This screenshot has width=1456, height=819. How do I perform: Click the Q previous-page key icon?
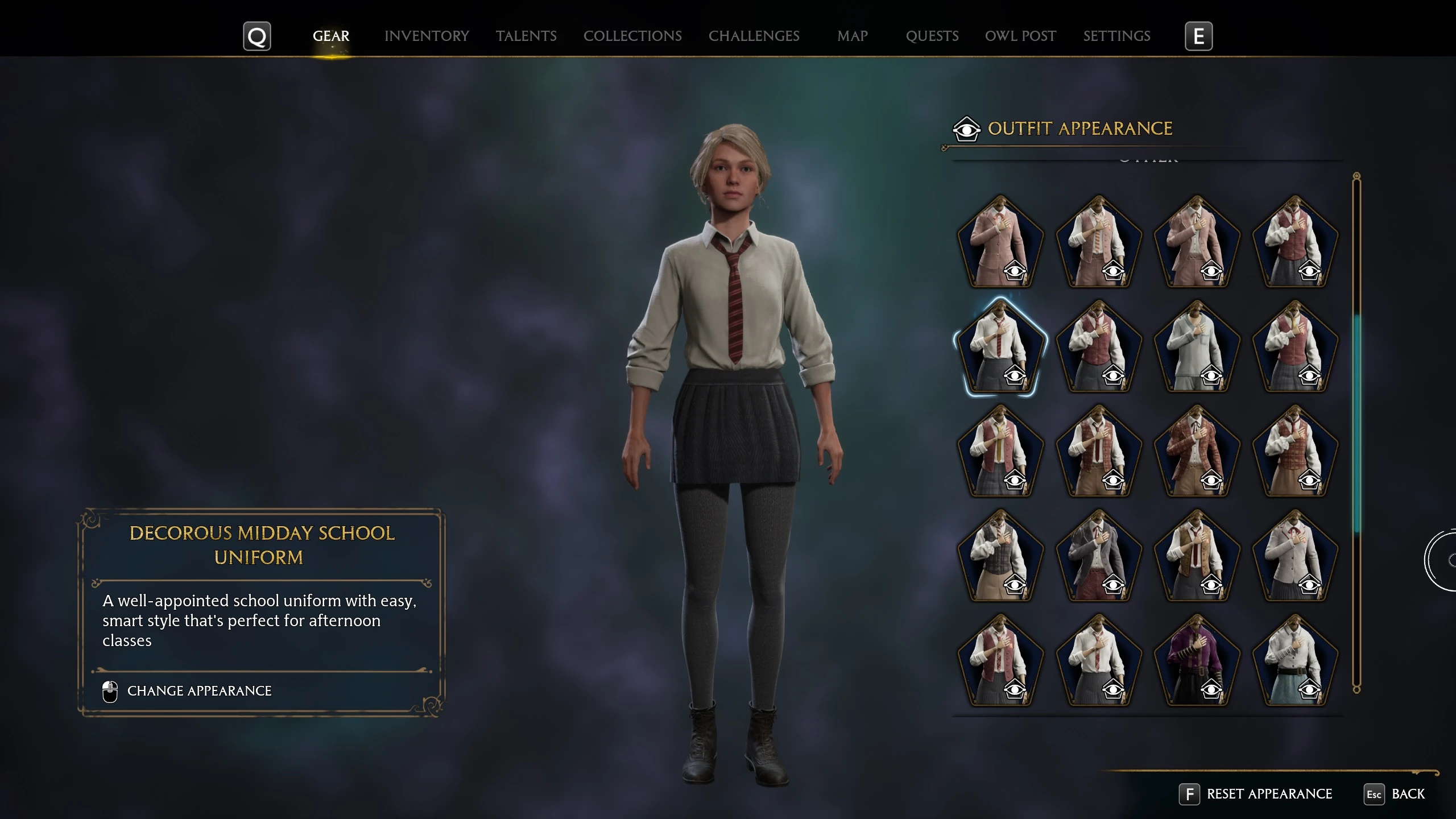[257, 36]
